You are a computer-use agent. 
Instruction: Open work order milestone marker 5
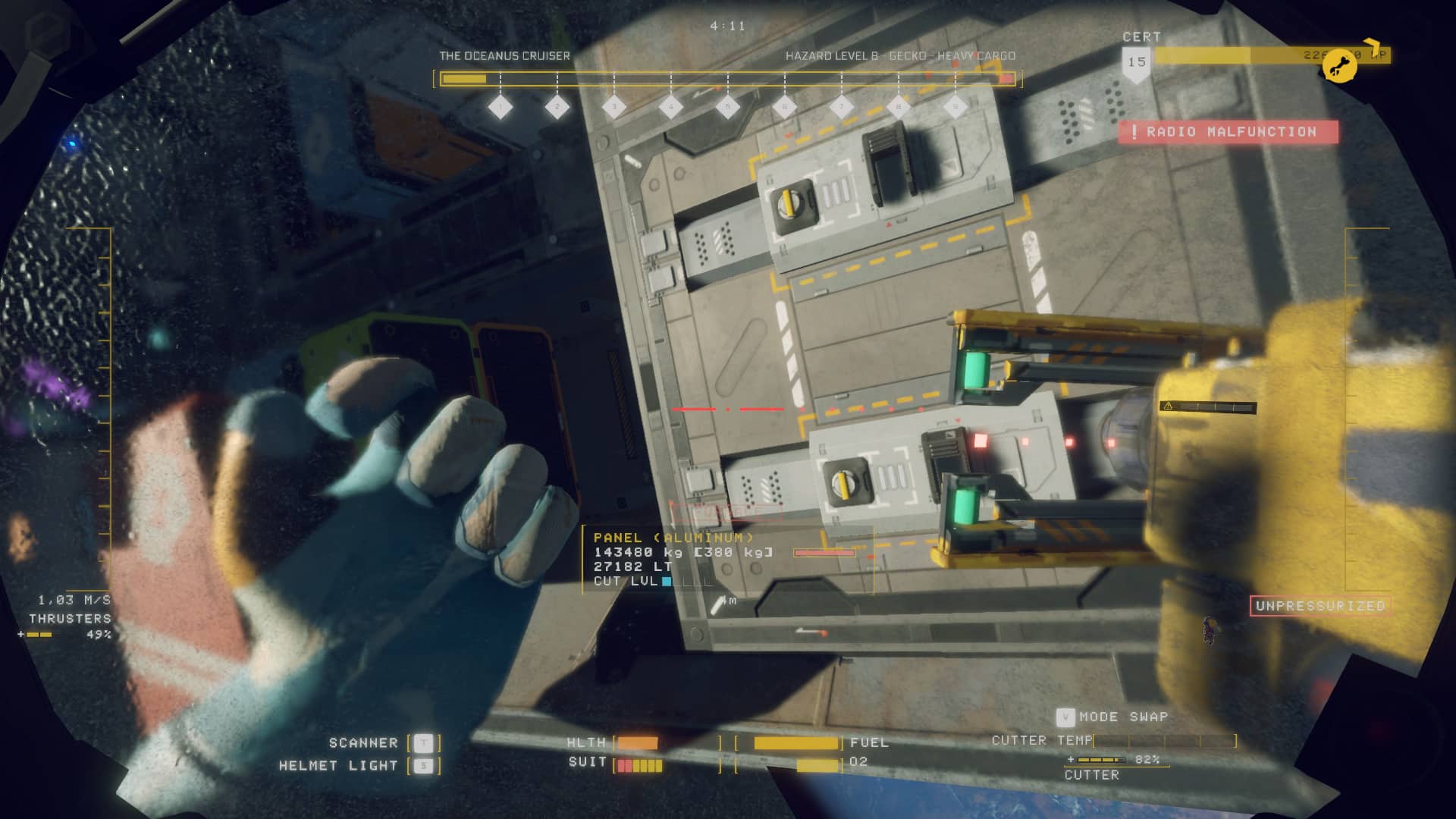(728, 107)
